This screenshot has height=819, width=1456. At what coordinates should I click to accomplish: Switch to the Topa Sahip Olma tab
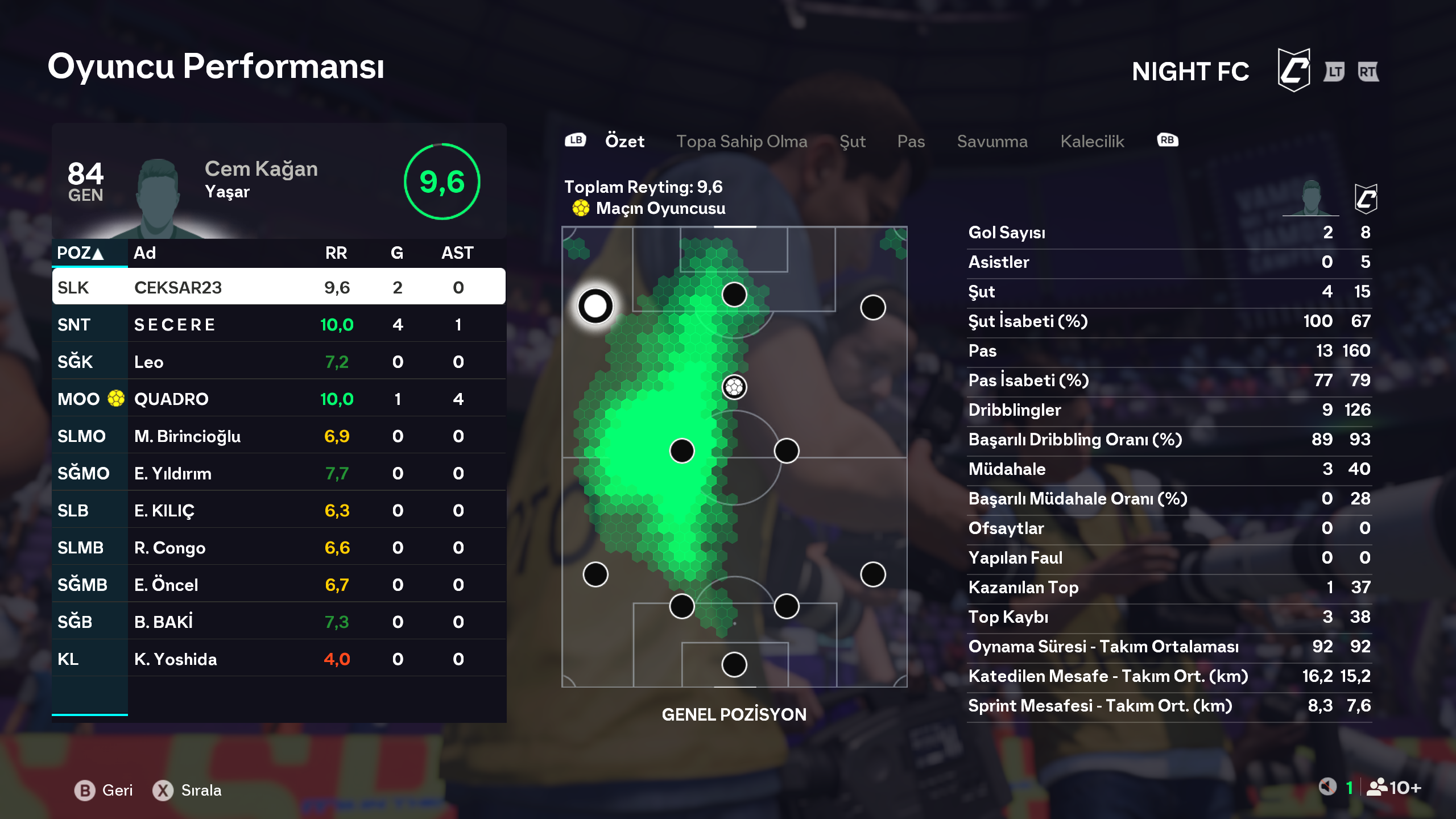[x=741, y=141]
